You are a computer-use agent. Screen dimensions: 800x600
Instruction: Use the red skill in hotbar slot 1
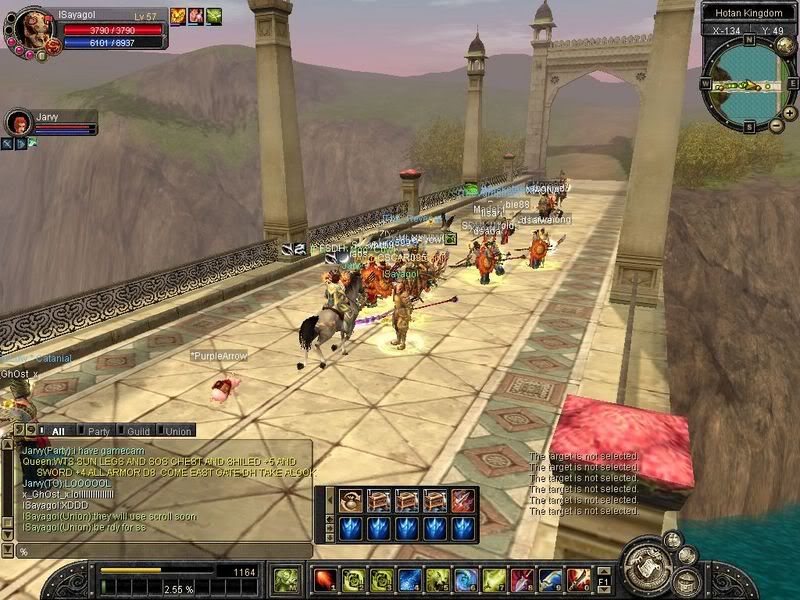coord(325,579)
